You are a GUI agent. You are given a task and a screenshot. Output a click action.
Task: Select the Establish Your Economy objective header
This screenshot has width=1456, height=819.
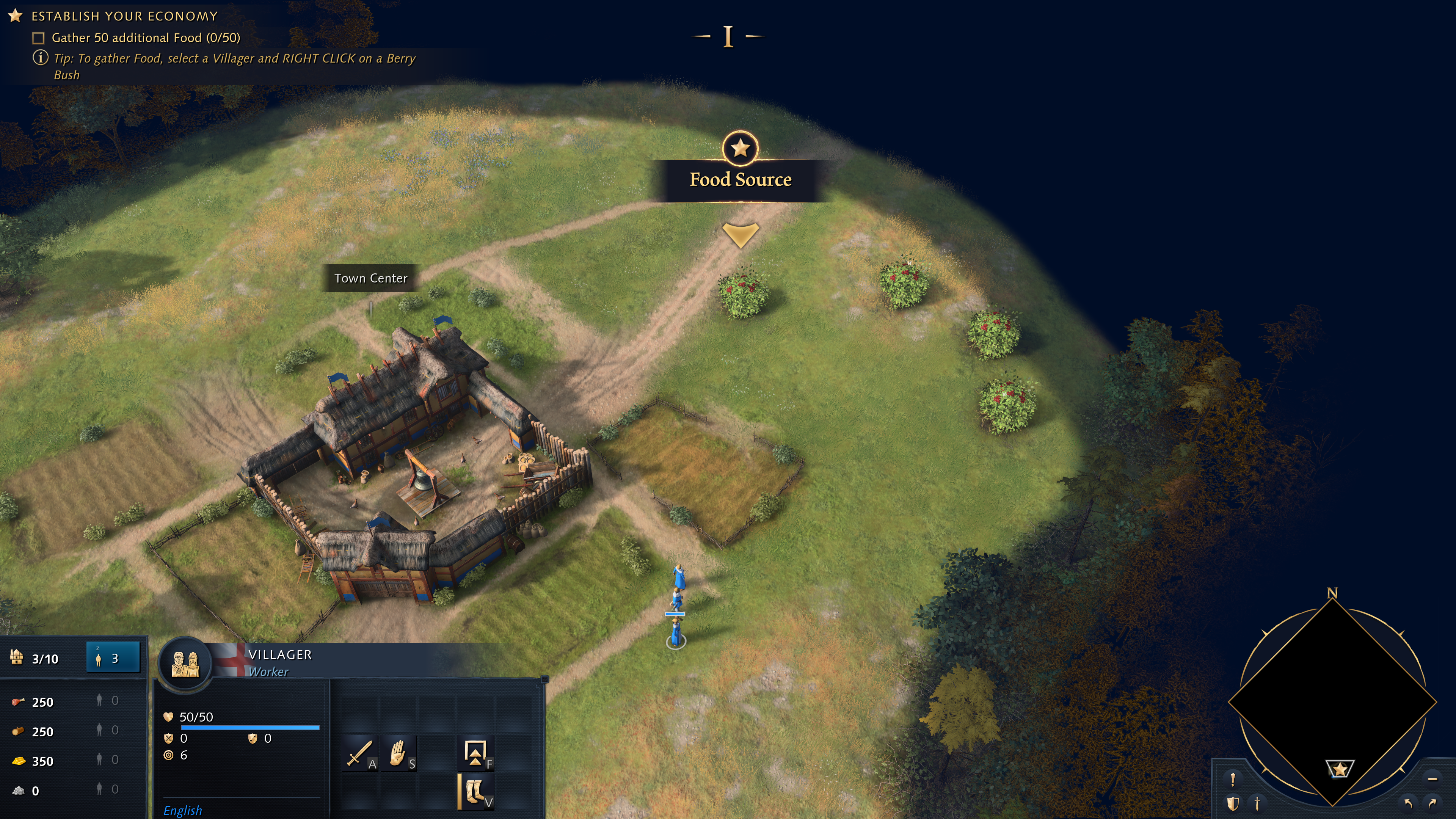point(124,16)
